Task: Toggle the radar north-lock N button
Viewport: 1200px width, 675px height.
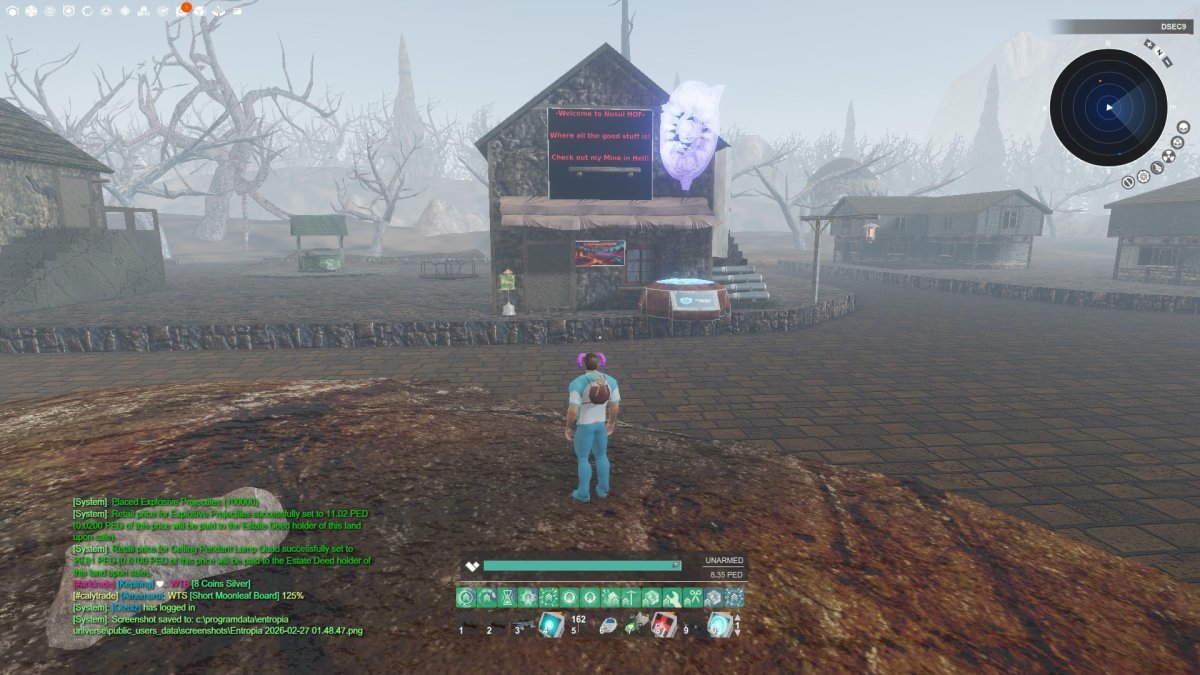Action: [x=1160, y=53]
